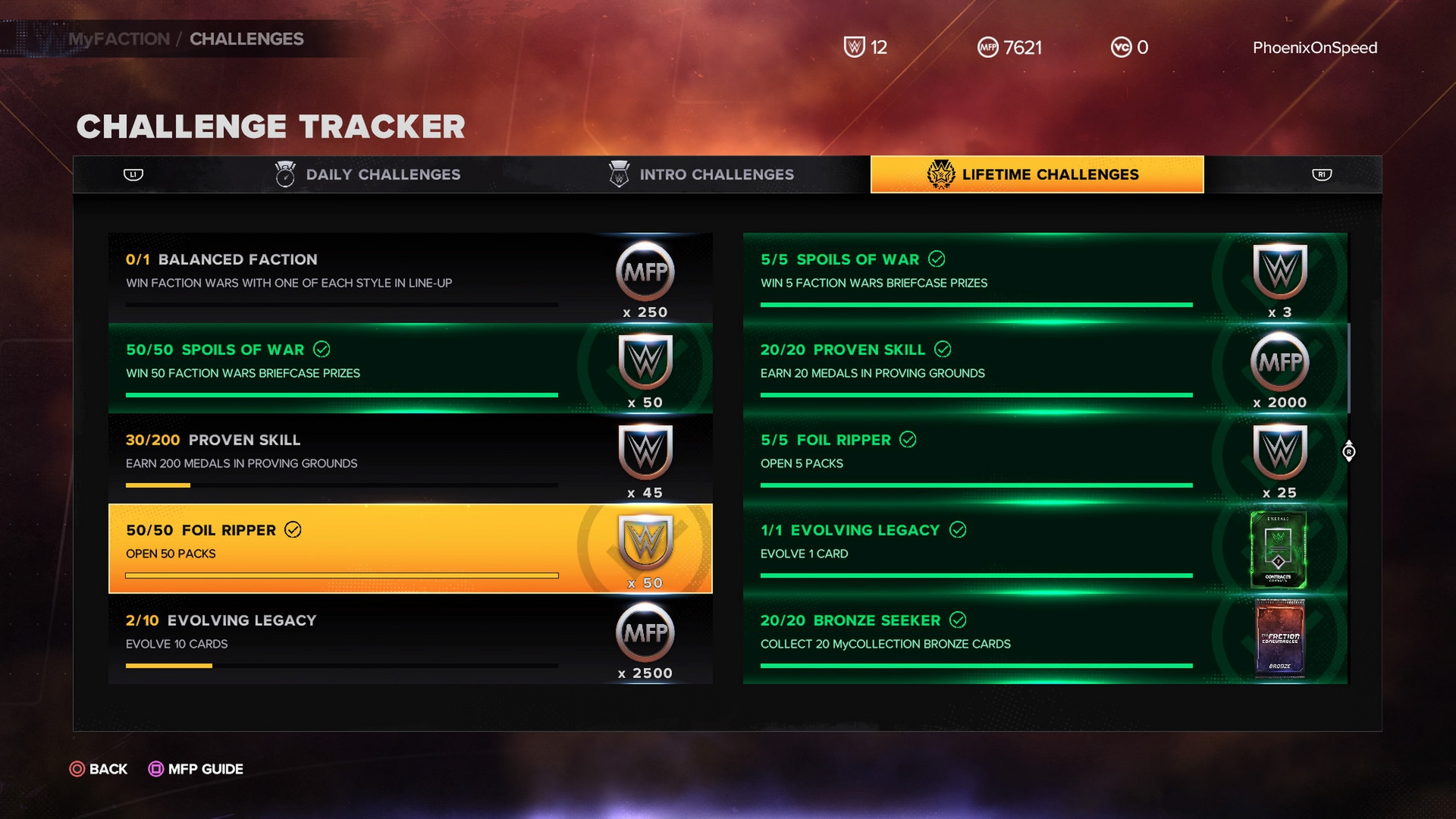This screenshot has width=1456, height=819.
Task: Choose the 20/20 Proven Skill challenge
Action: 1044,368
